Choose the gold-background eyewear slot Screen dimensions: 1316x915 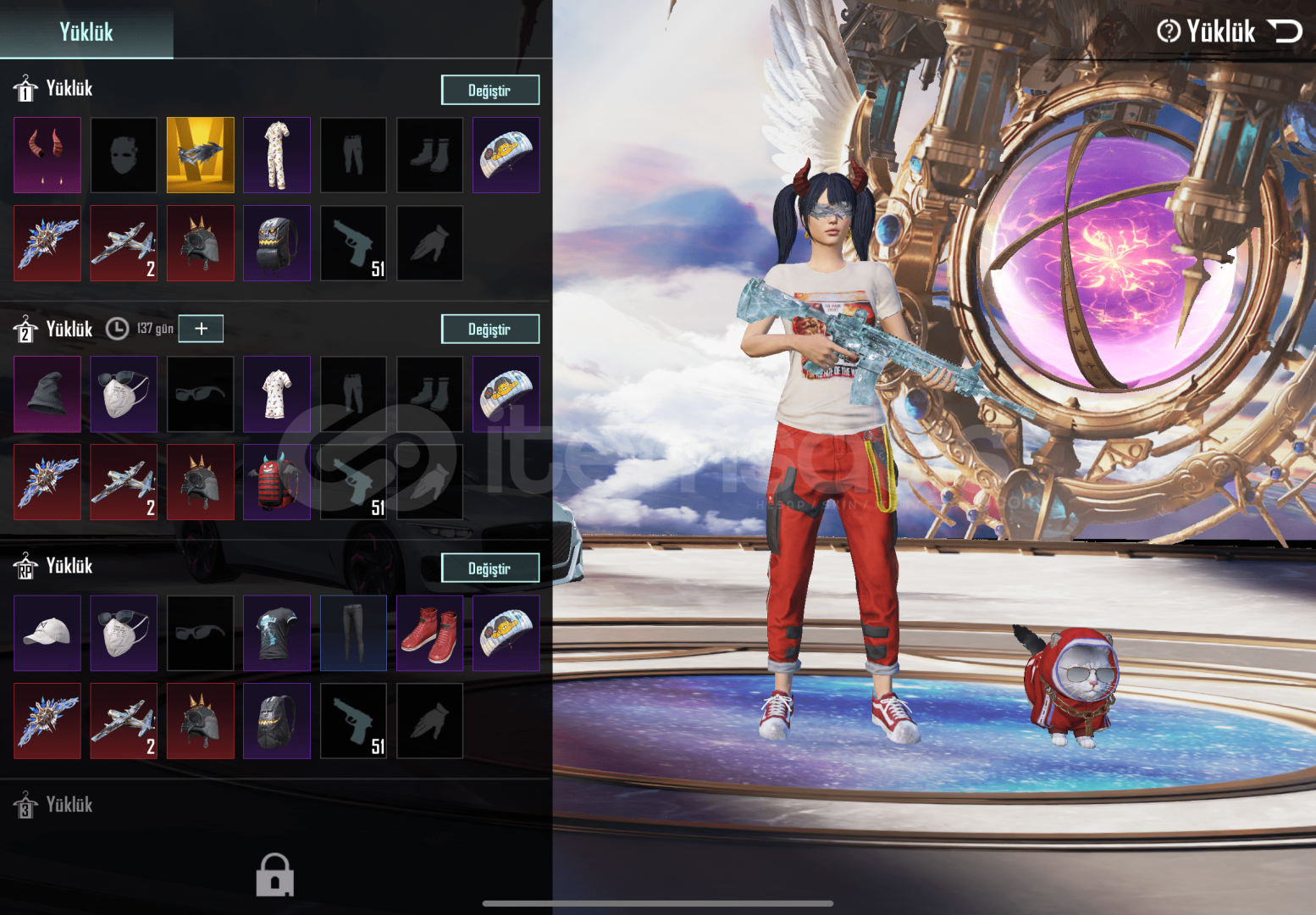(200, 155)
